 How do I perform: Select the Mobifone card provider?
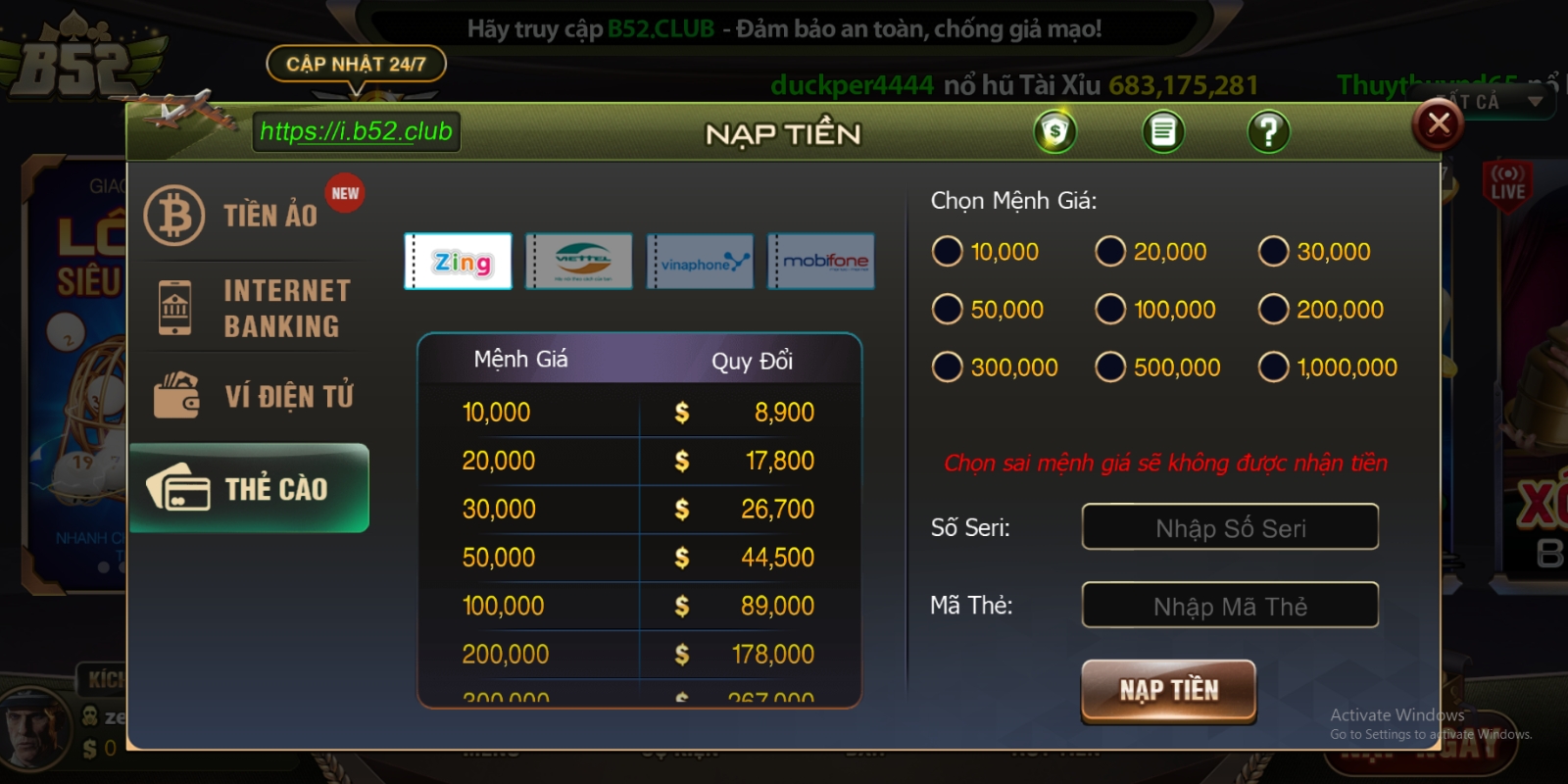tap(821, 261)
